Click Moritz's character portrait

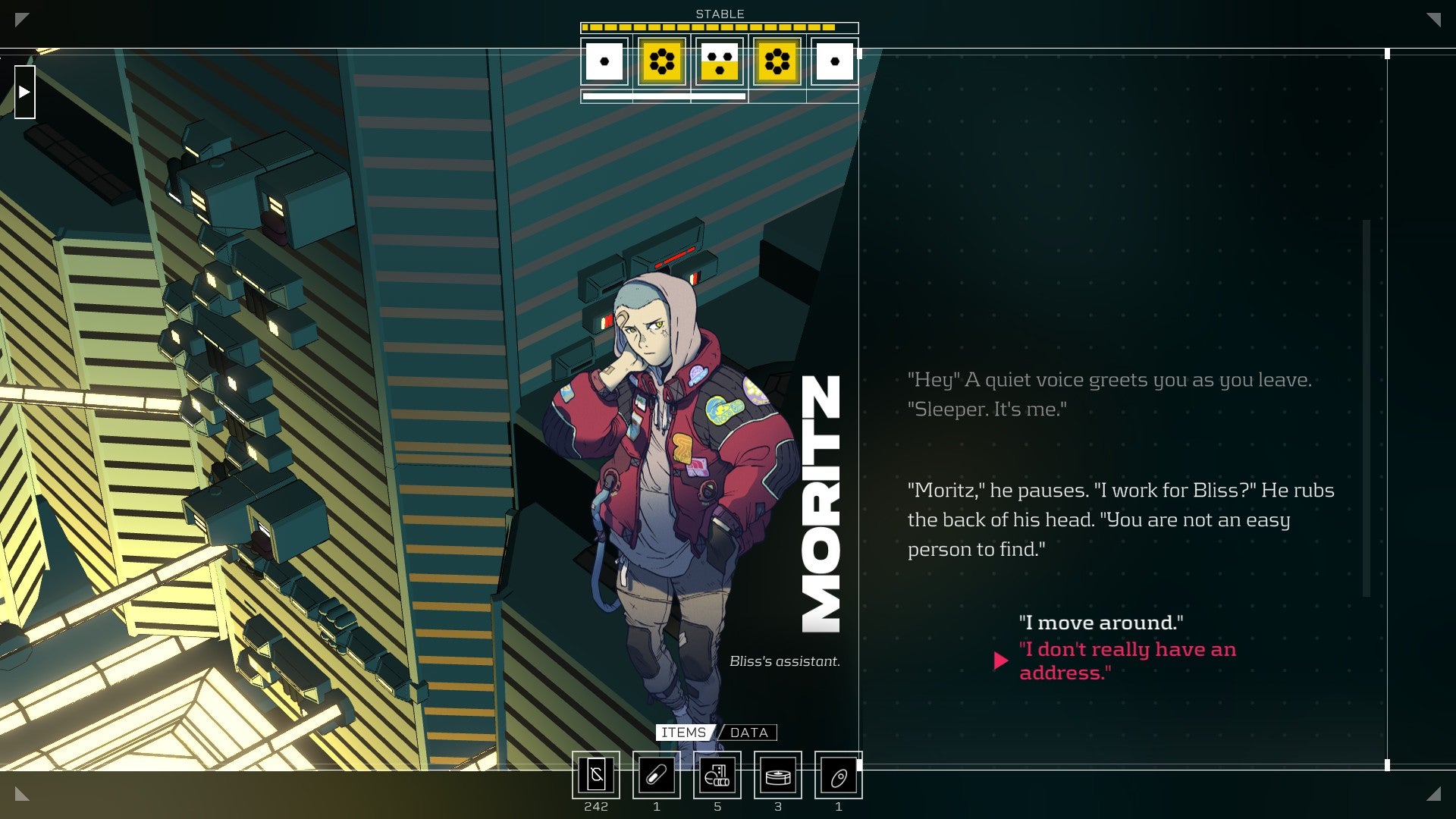tap(667, 493)
